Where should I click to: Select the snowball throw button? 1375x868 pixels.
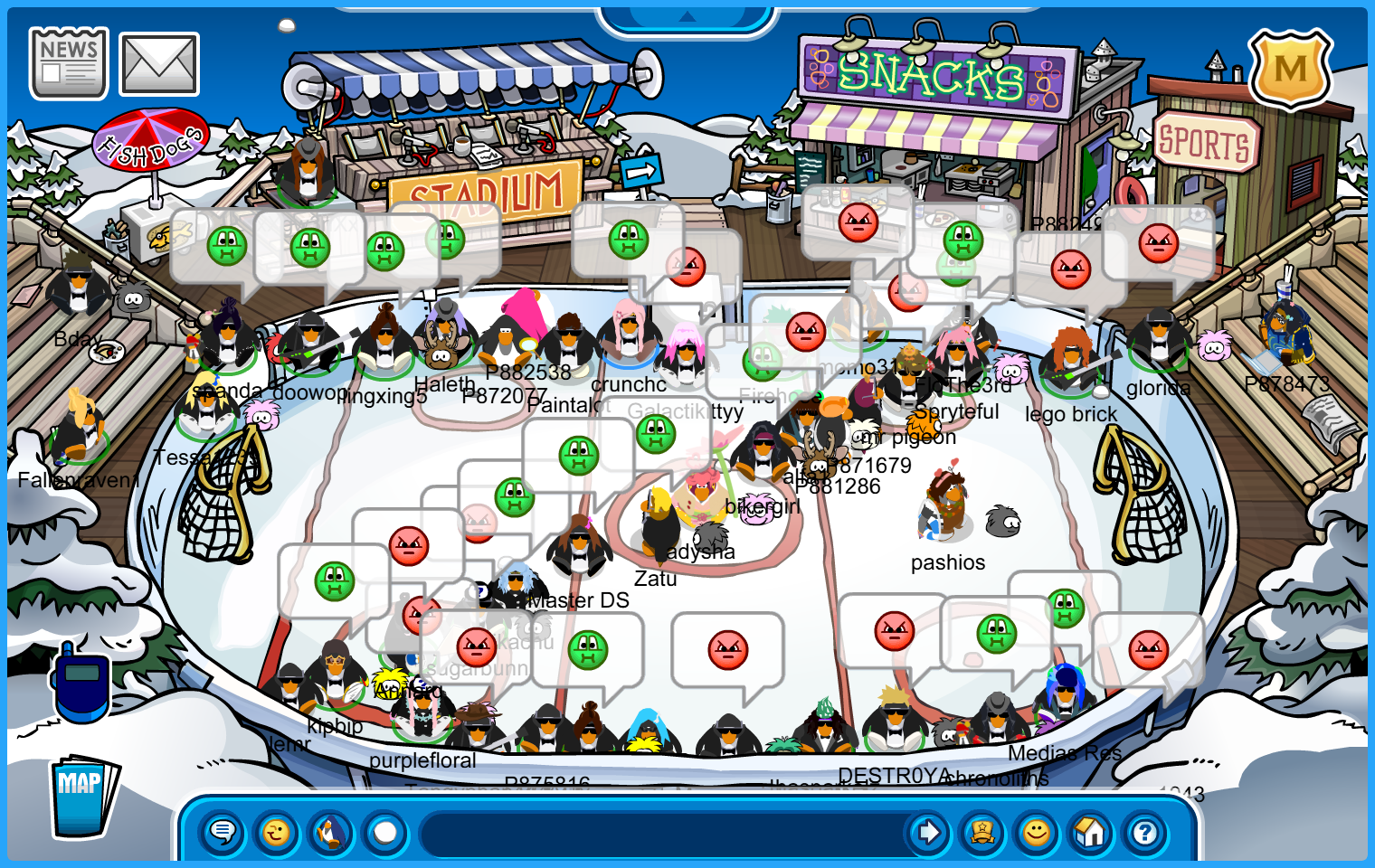385,832
